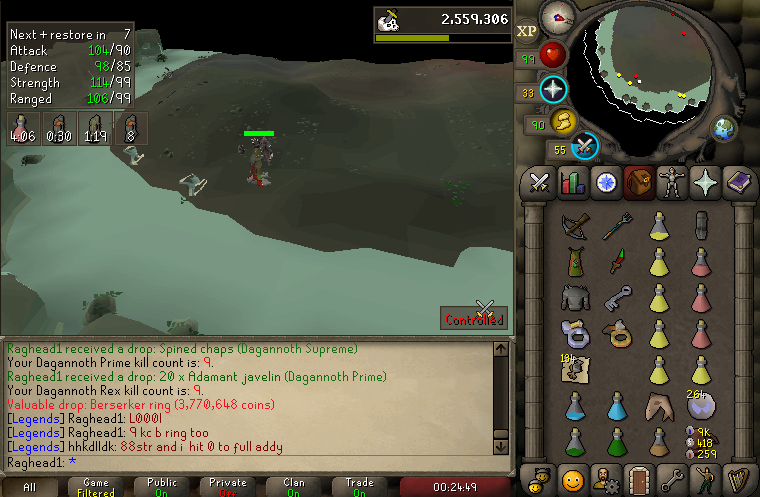Viewport: 760px width, 497px height.
Task: Activate quick-prayers via the prayer orb
Action: [x=553, y=91]
